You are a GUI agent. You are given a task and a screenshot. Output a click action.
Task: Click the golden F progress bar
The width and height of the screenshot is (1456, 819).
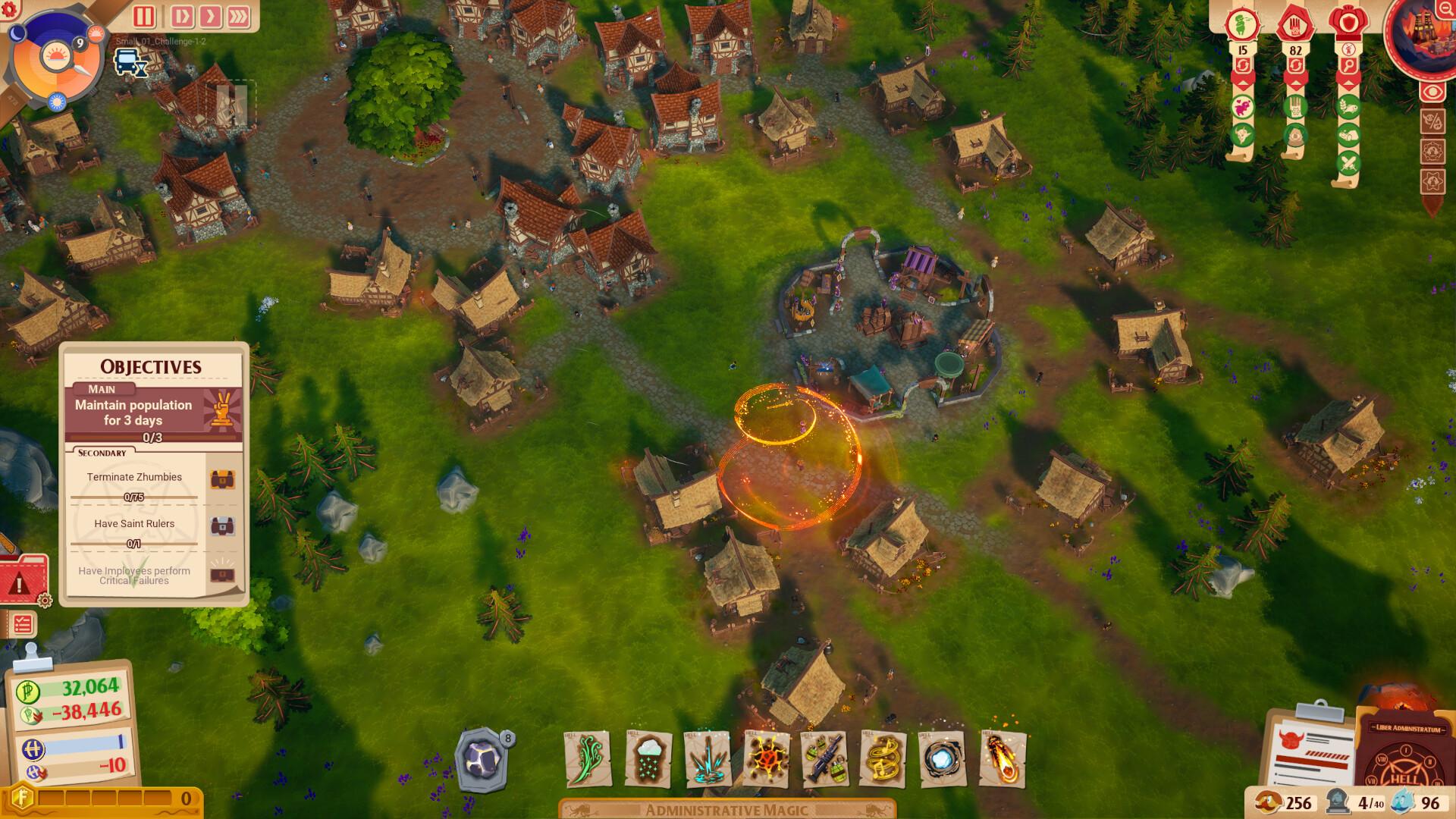pyautogui.click(x=99, y=798)
